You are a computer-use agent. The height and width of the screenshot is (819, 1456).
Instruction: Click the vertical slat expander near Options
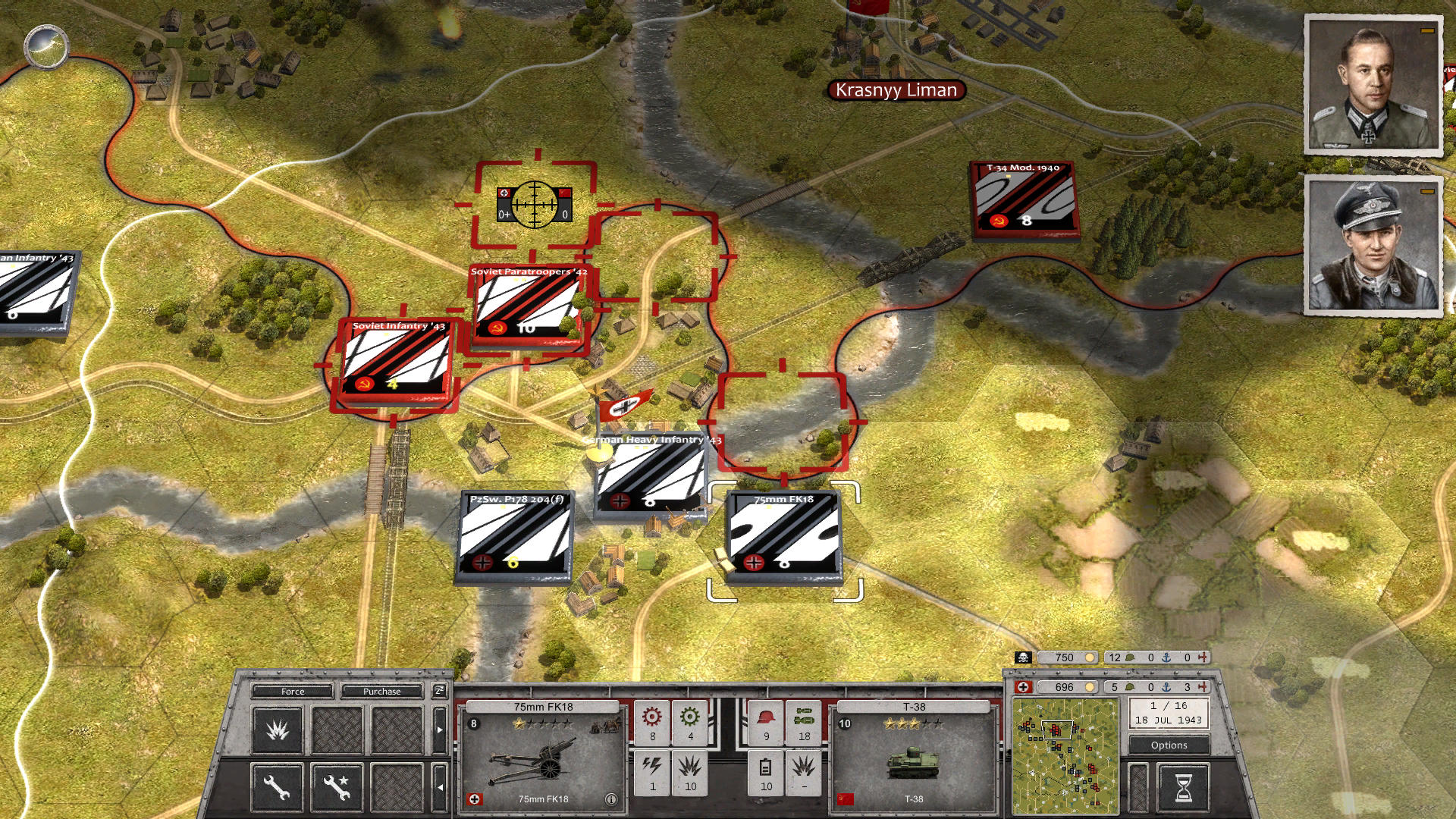(x=1137, y=786)
